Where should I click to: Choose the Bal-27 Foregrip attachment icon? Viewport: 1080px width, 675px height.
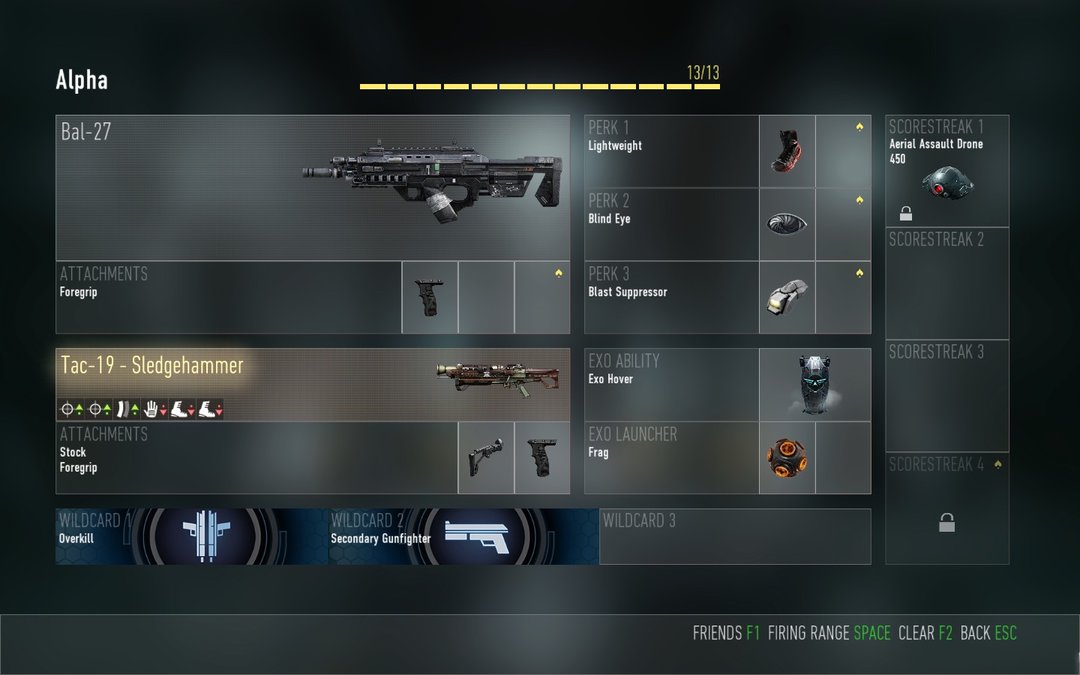pyautogui.click(x=430, y=297)
